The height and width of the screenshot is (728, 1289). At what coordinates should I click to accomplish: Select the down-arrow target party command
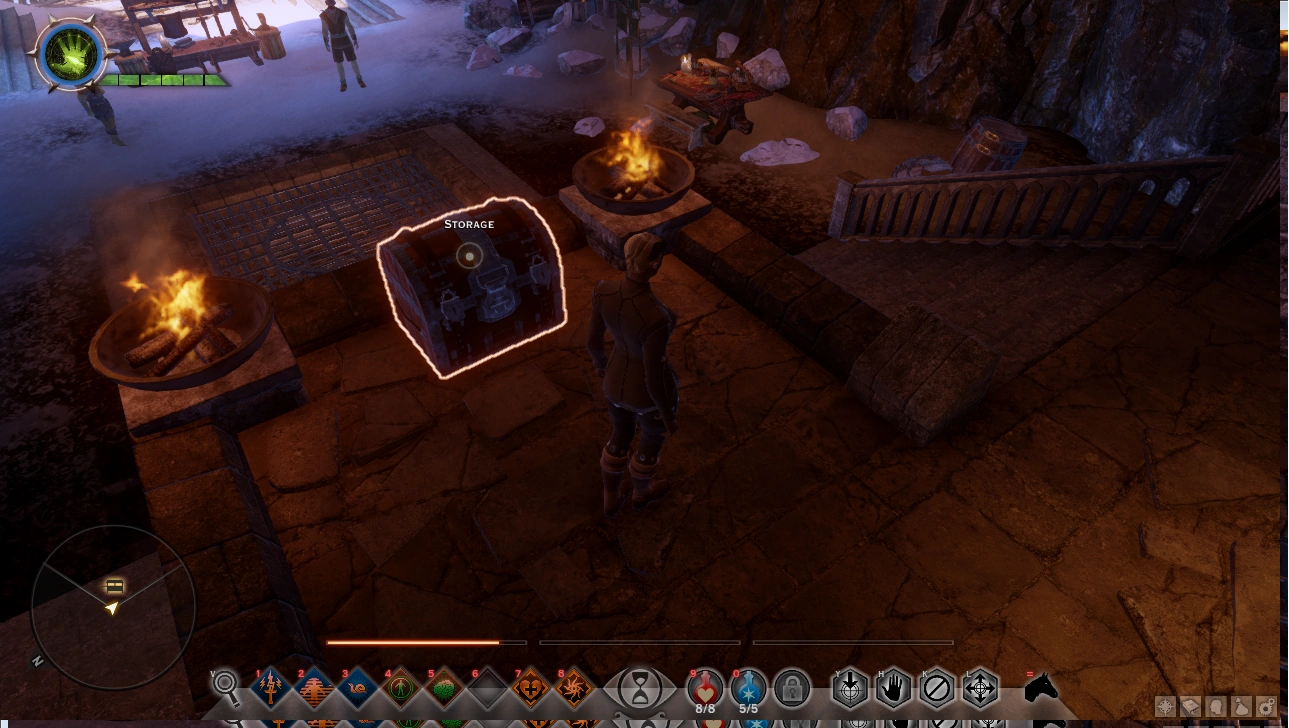tap(851, 688)
